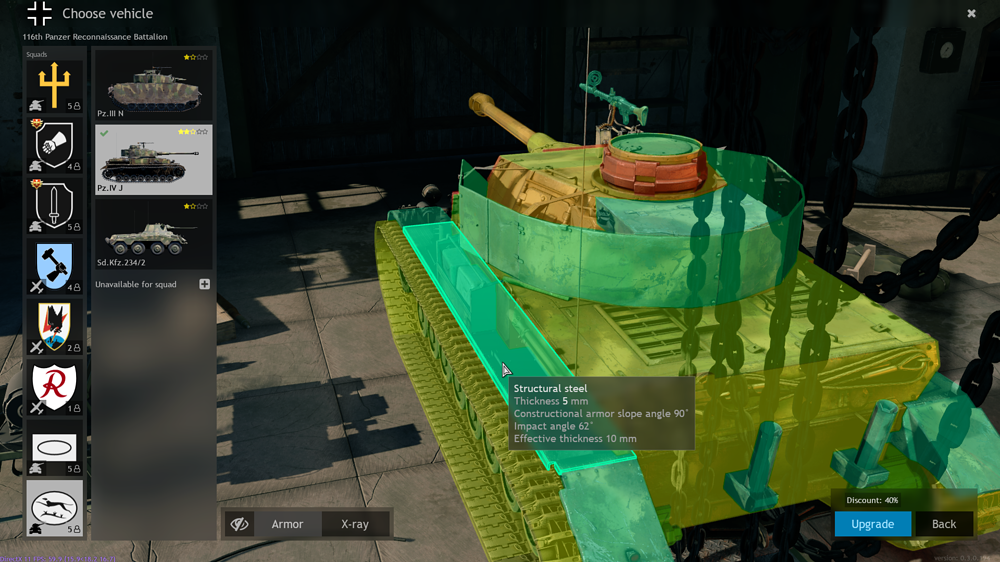Click the Upgrade button
1000x562 pixels.
tap(872, 524)
